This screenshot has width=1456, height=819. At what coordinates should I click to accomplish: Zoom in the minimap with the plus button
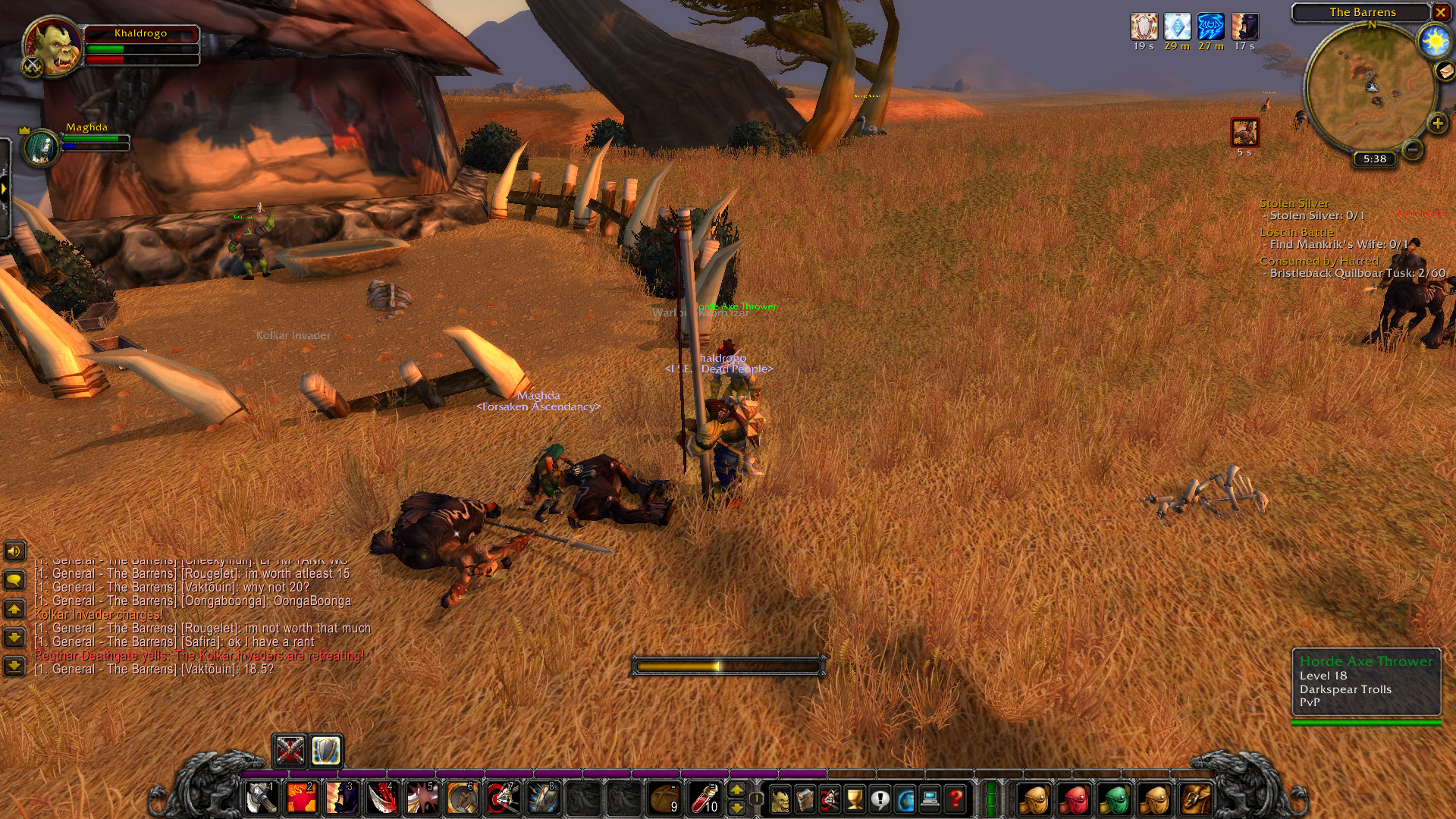coord(1437,124)
